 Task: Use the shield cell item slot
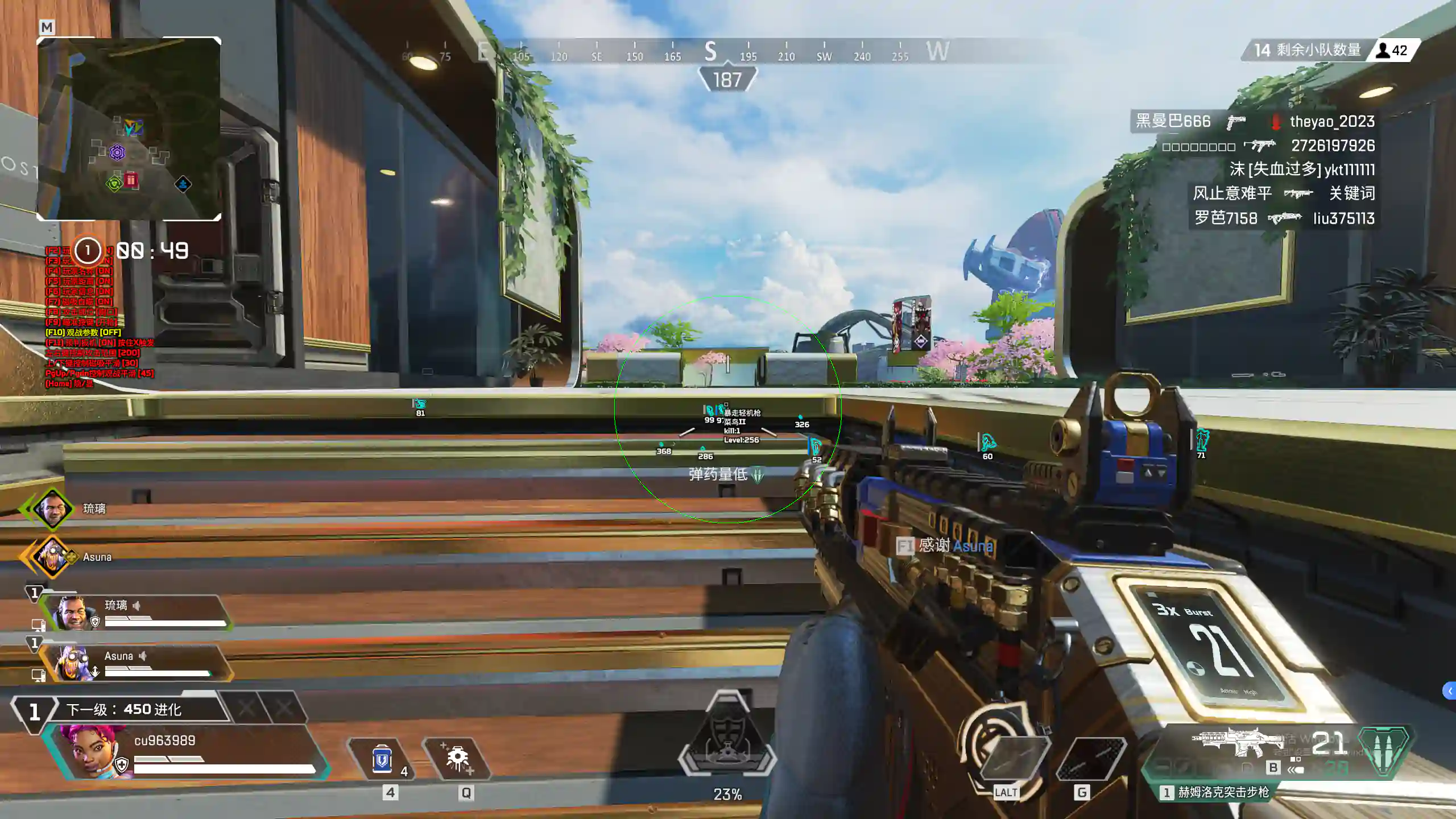(382, 759)
